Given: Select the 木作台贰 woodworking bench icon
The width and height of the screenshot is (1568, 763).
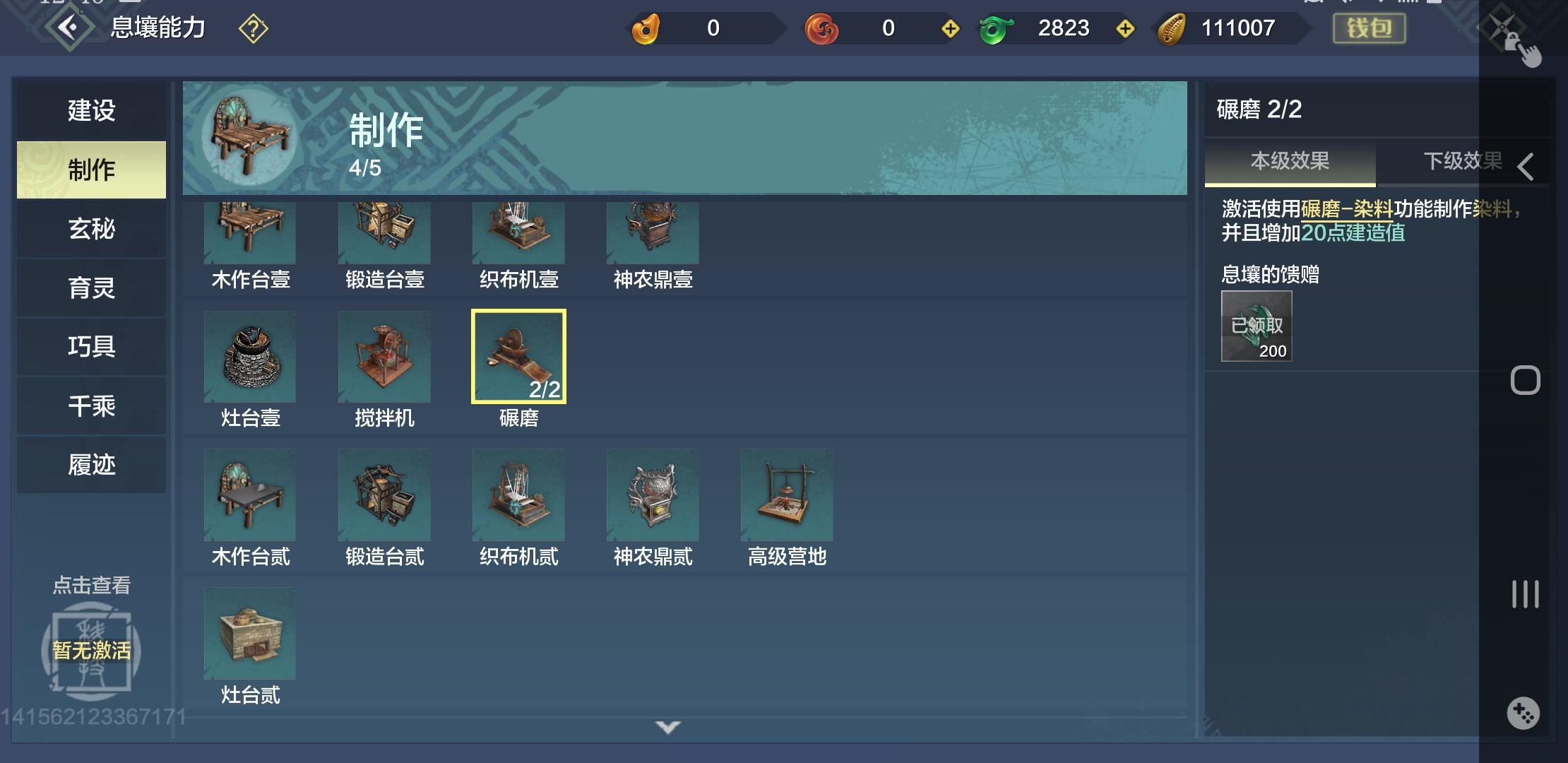Looking at the screenshot, I should [250, 495].
